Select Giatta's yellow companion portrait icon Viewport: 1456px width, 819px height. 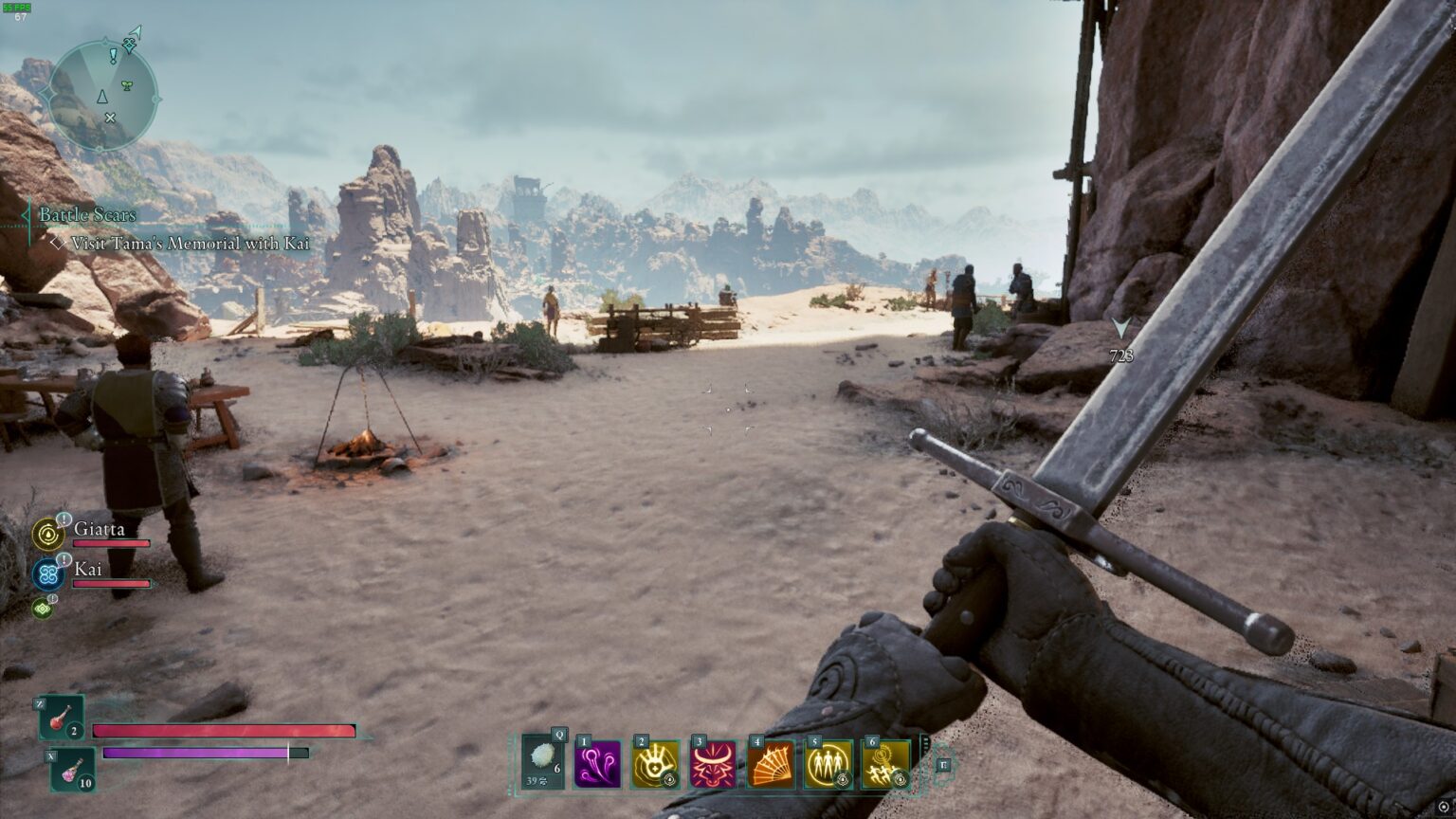[47, 535]
